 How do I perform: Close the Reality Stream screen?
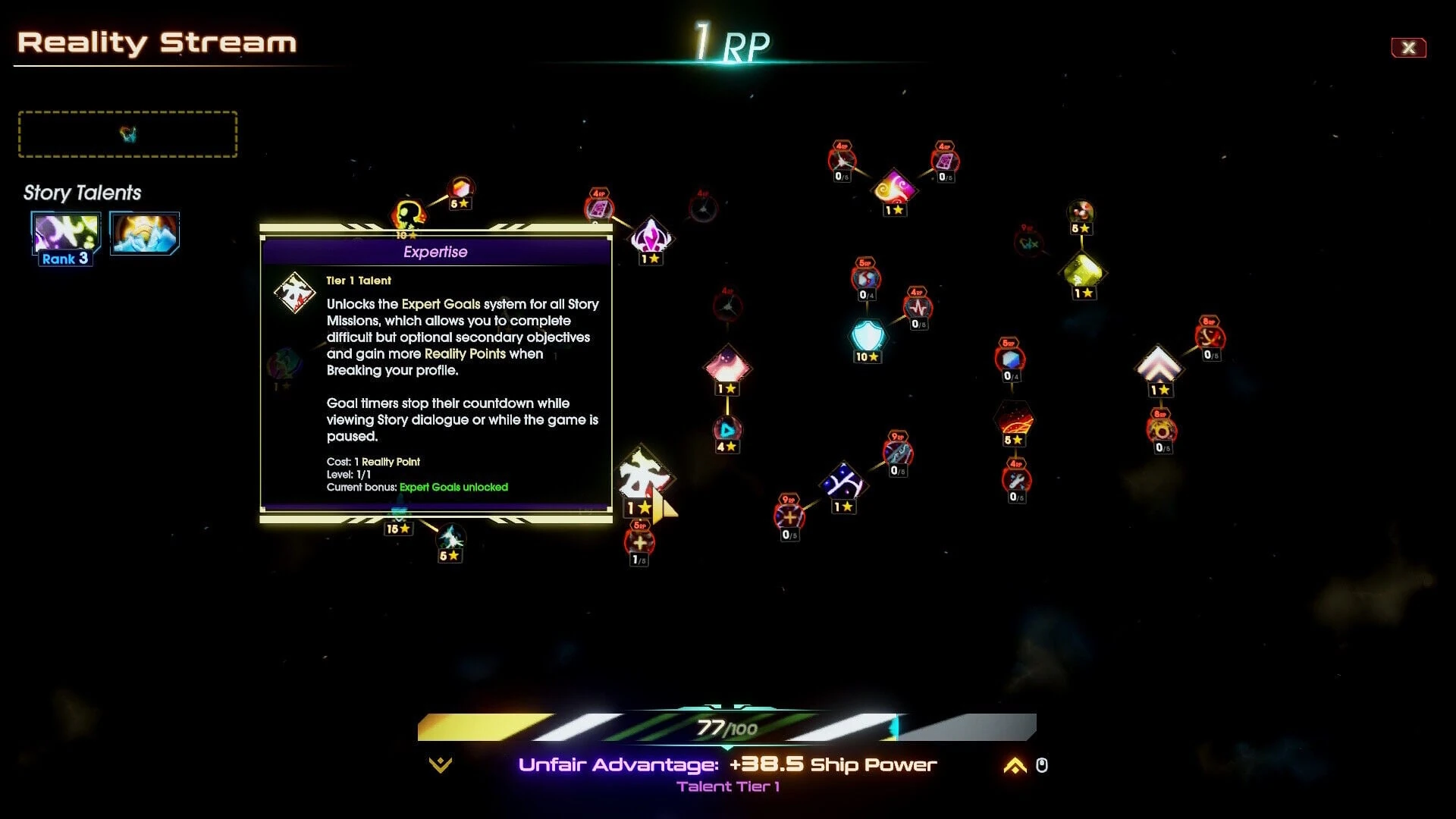point(1408,48)
